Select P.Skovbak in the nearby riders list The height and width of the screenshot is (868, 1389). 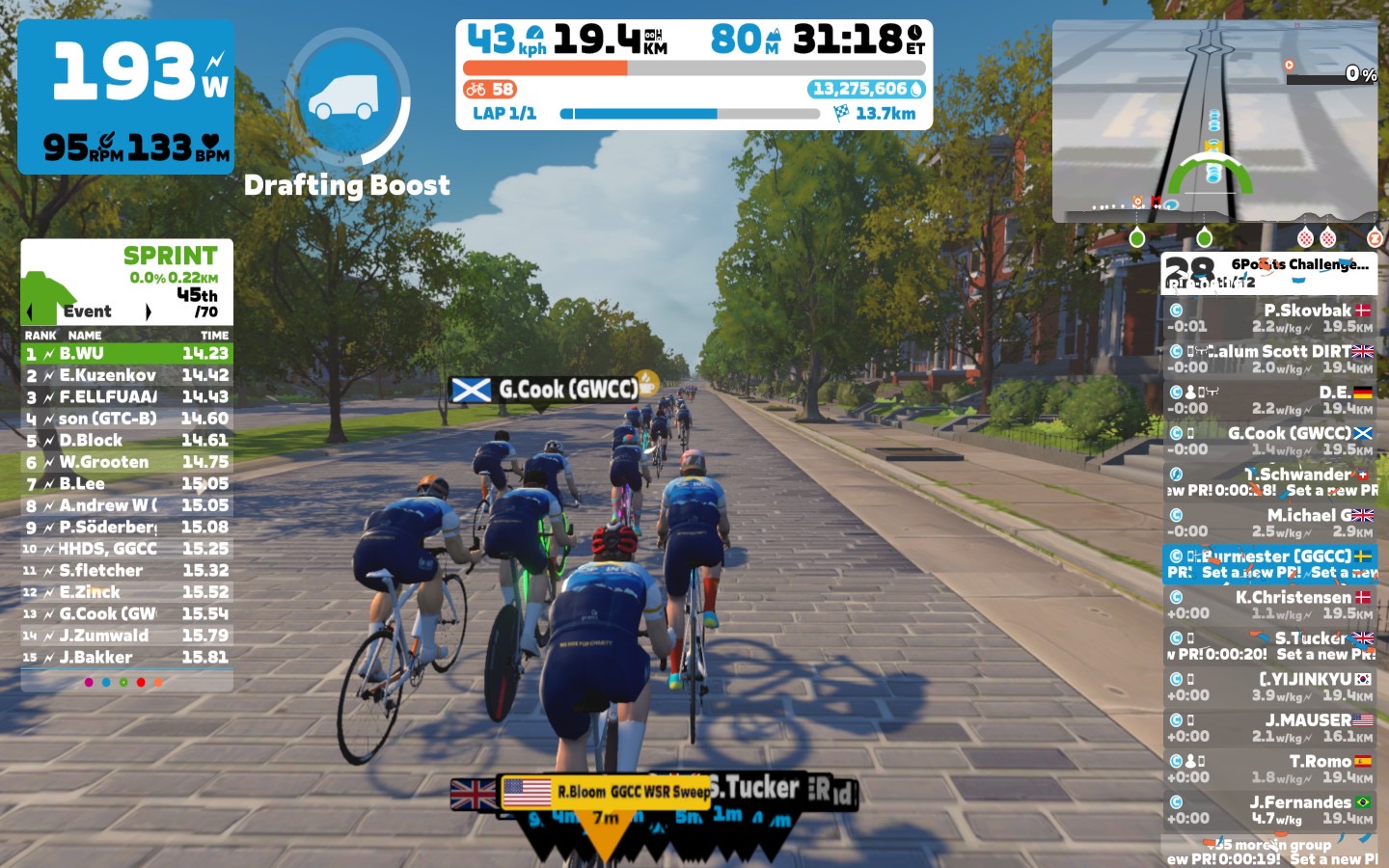tap(1269, 317)
